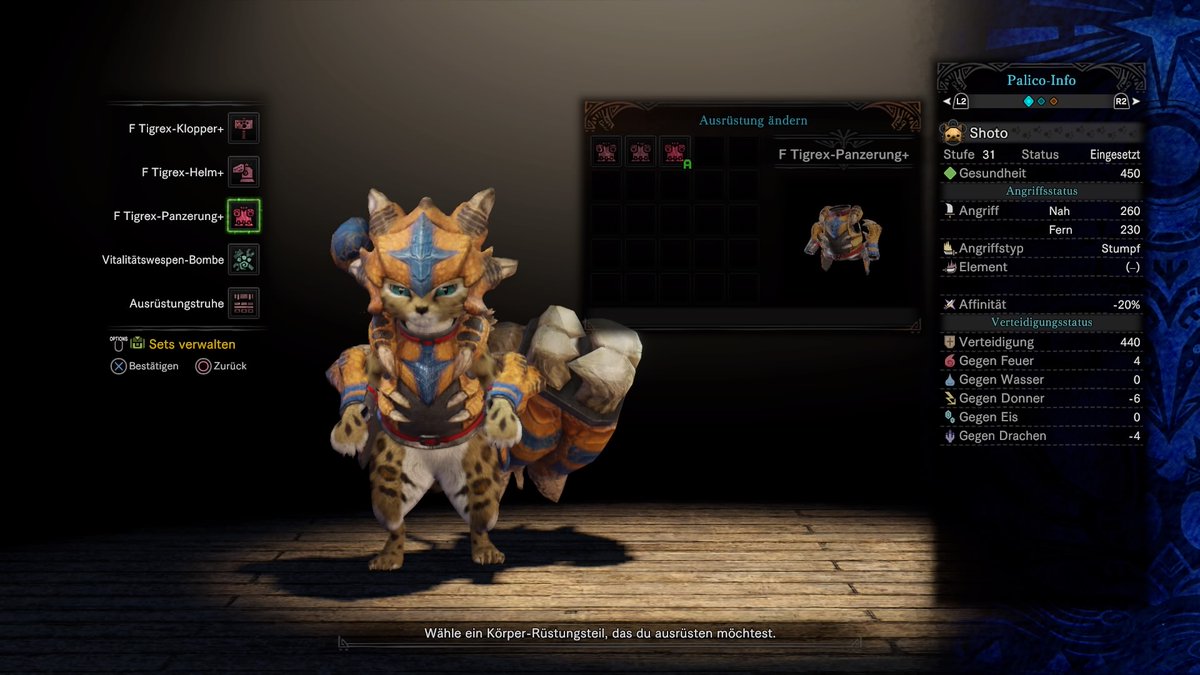
Task: Show the highlighted cyan diamond Palico-Info page
Action: 1028,101
